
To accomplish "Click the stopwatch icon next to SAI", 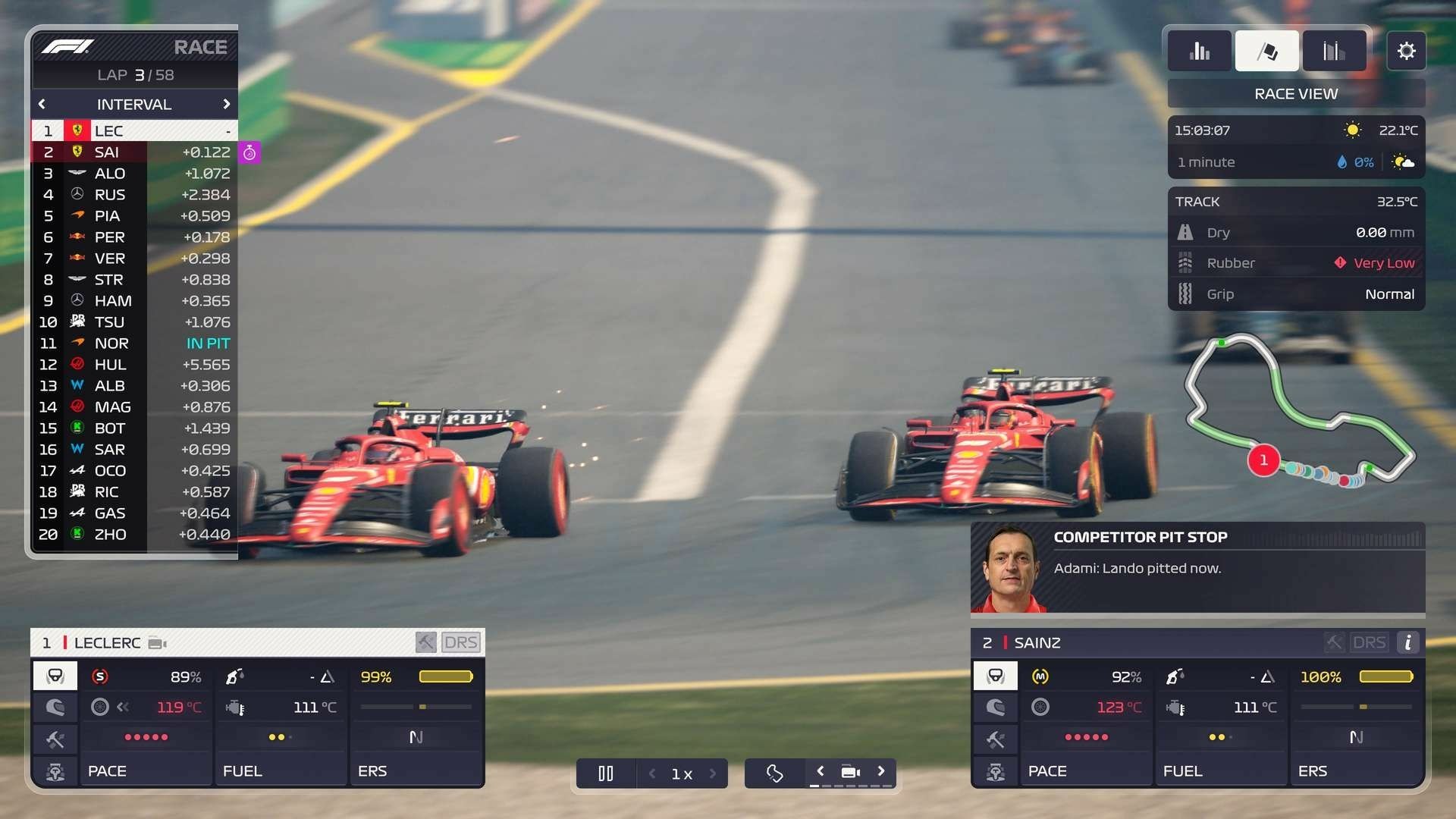I will [250, 152].
